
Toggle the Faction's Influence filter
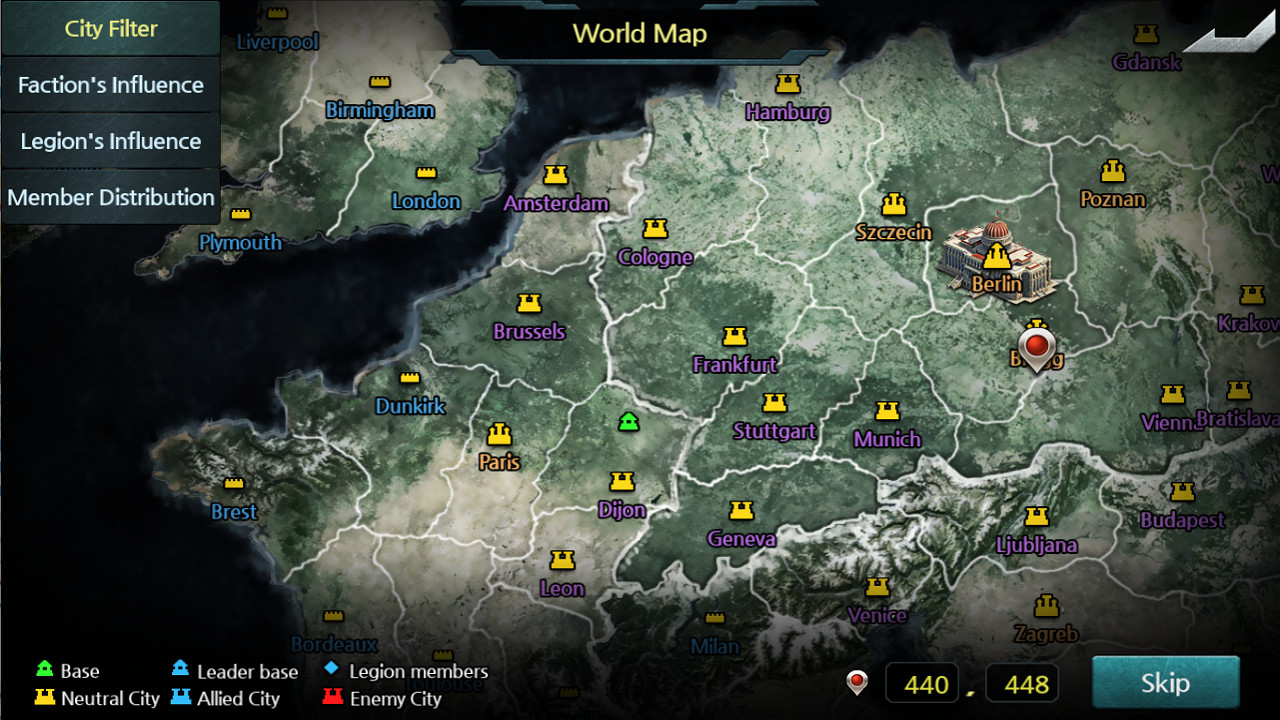coord(110,85)
